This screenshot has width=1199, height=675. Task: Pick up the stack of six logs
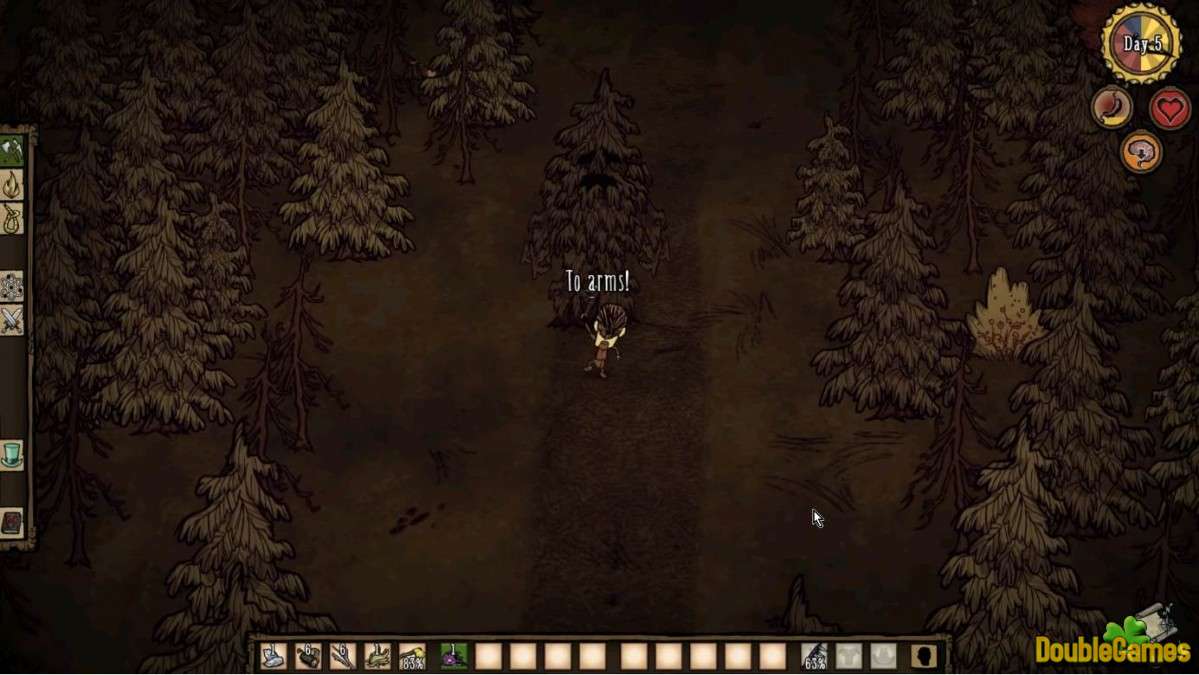[x=308, y=656]
